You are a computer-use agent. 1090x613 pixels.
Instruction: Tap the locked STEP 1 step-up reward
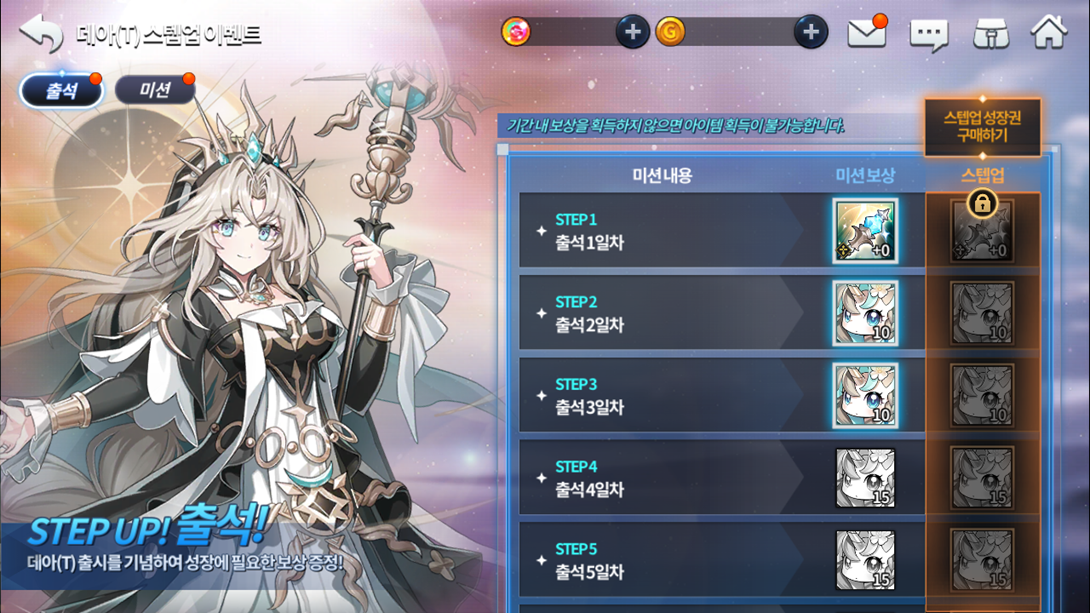point(982,231)
